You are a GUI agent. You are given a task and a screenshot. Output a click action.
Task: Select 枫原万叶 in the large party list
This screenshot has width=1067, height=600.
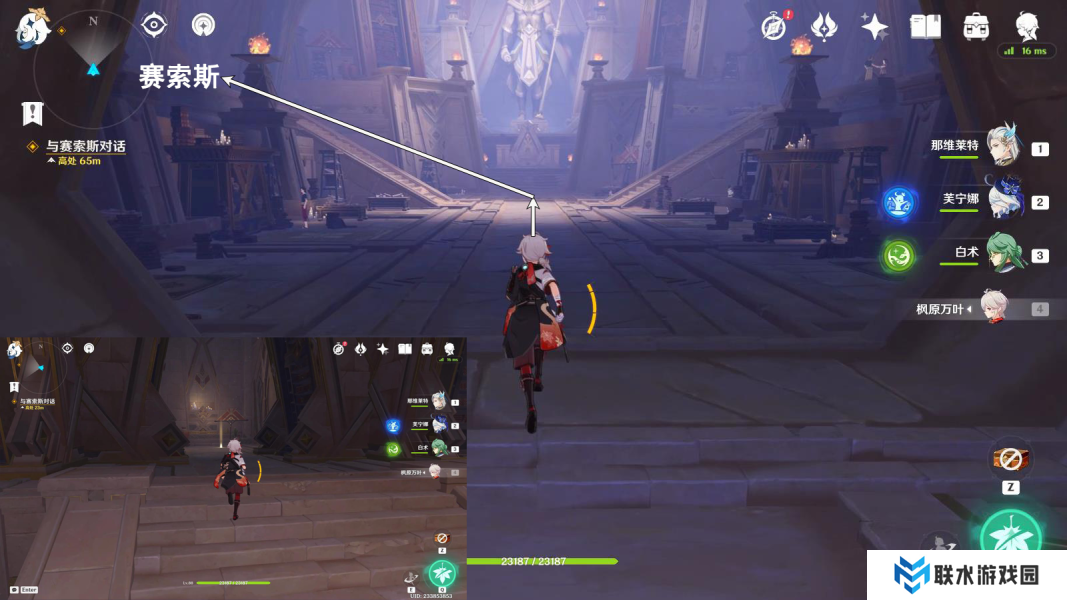pos(992,309)
